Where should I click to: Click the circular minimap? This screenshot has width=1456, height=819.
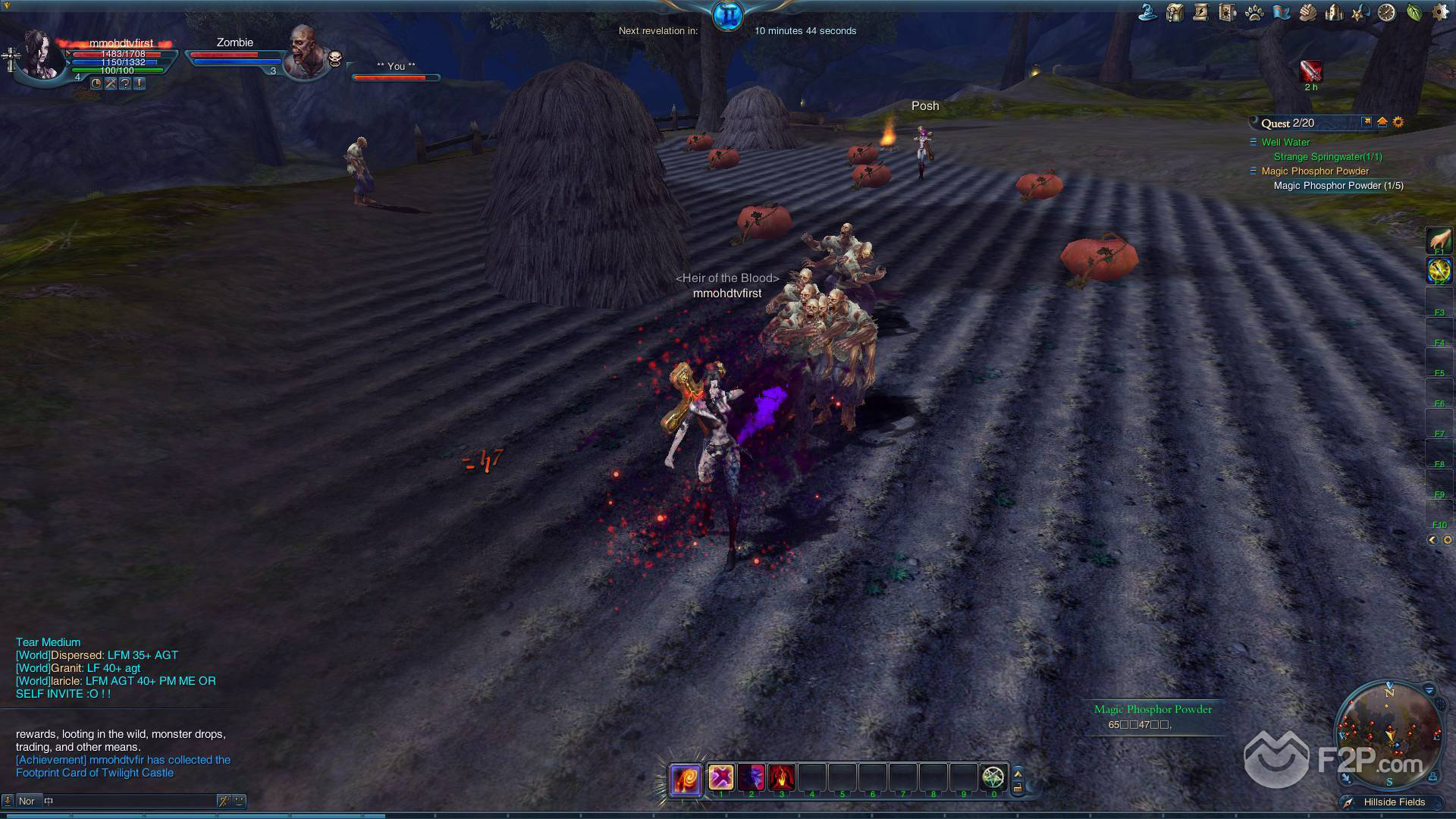click(1389, 733)
